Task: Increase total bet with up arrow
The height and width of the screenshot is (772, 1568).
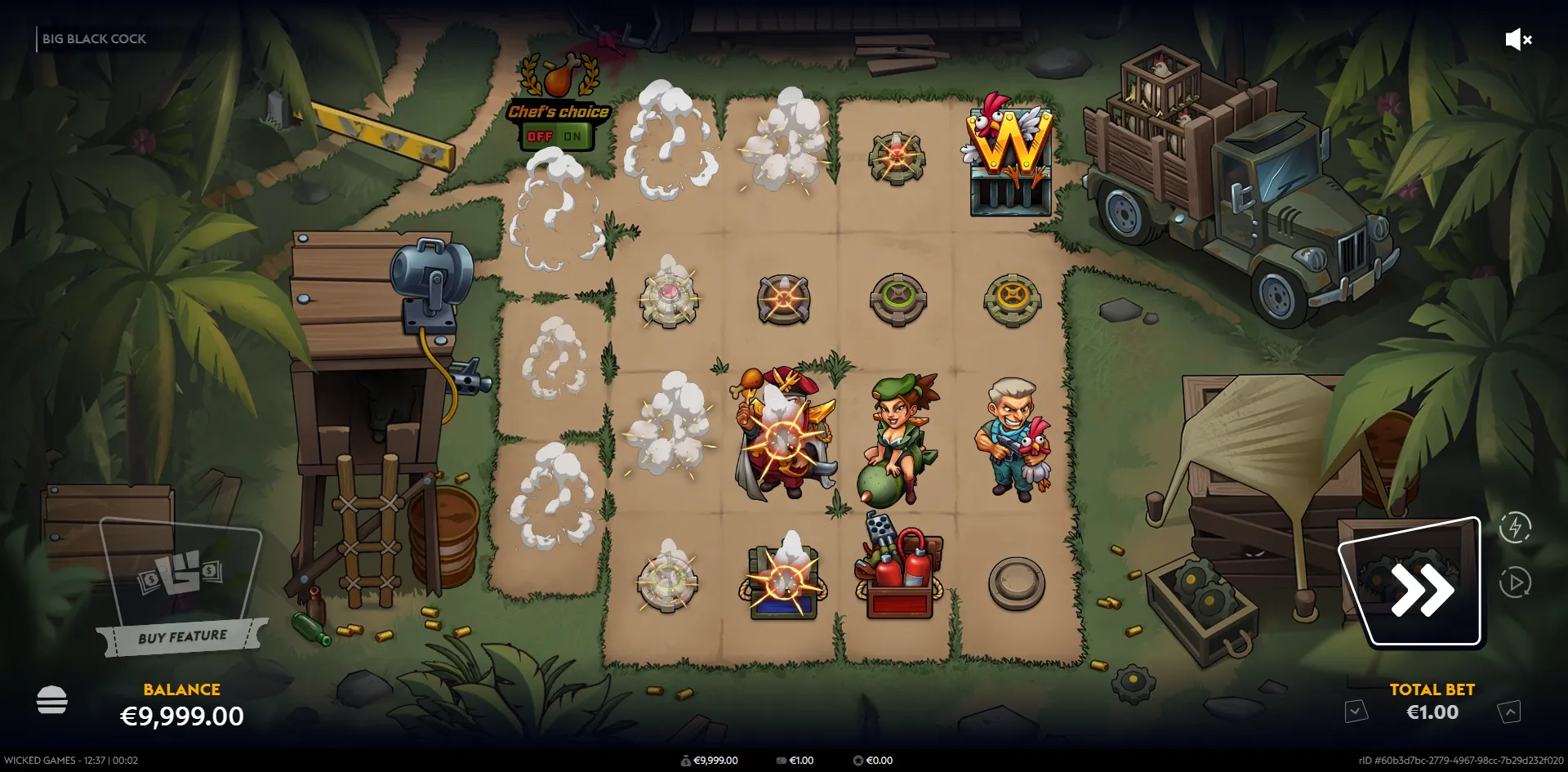Action: [x=1509, y=712]
